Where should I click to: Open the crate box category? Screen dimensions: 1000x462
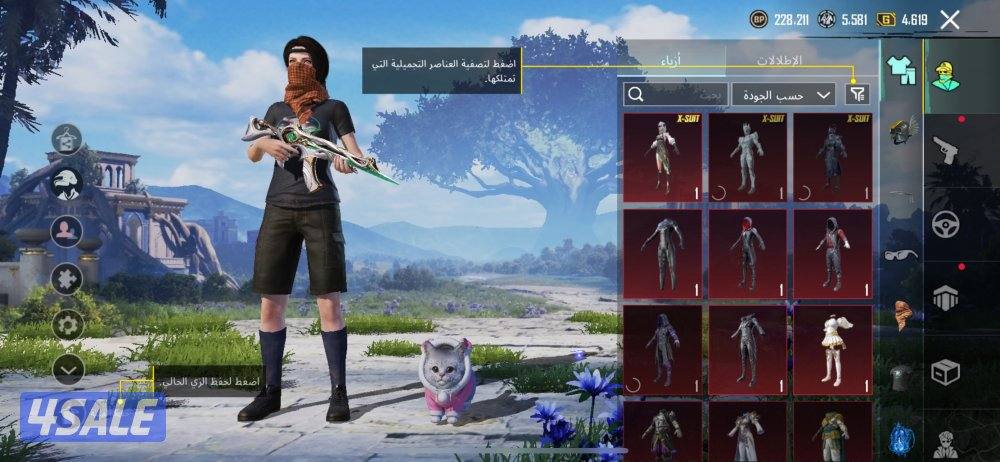(944, 372)
